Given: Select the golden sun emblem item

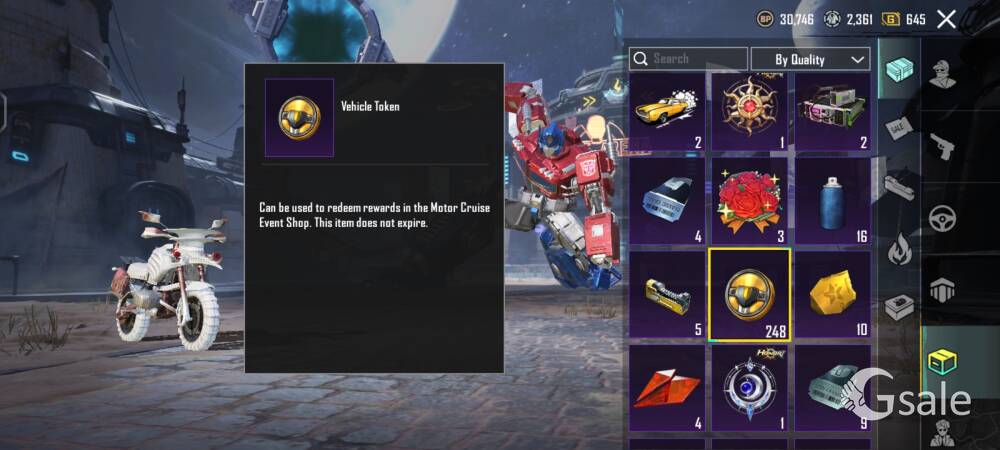Looking at the screenshot, I should point(750,112).
